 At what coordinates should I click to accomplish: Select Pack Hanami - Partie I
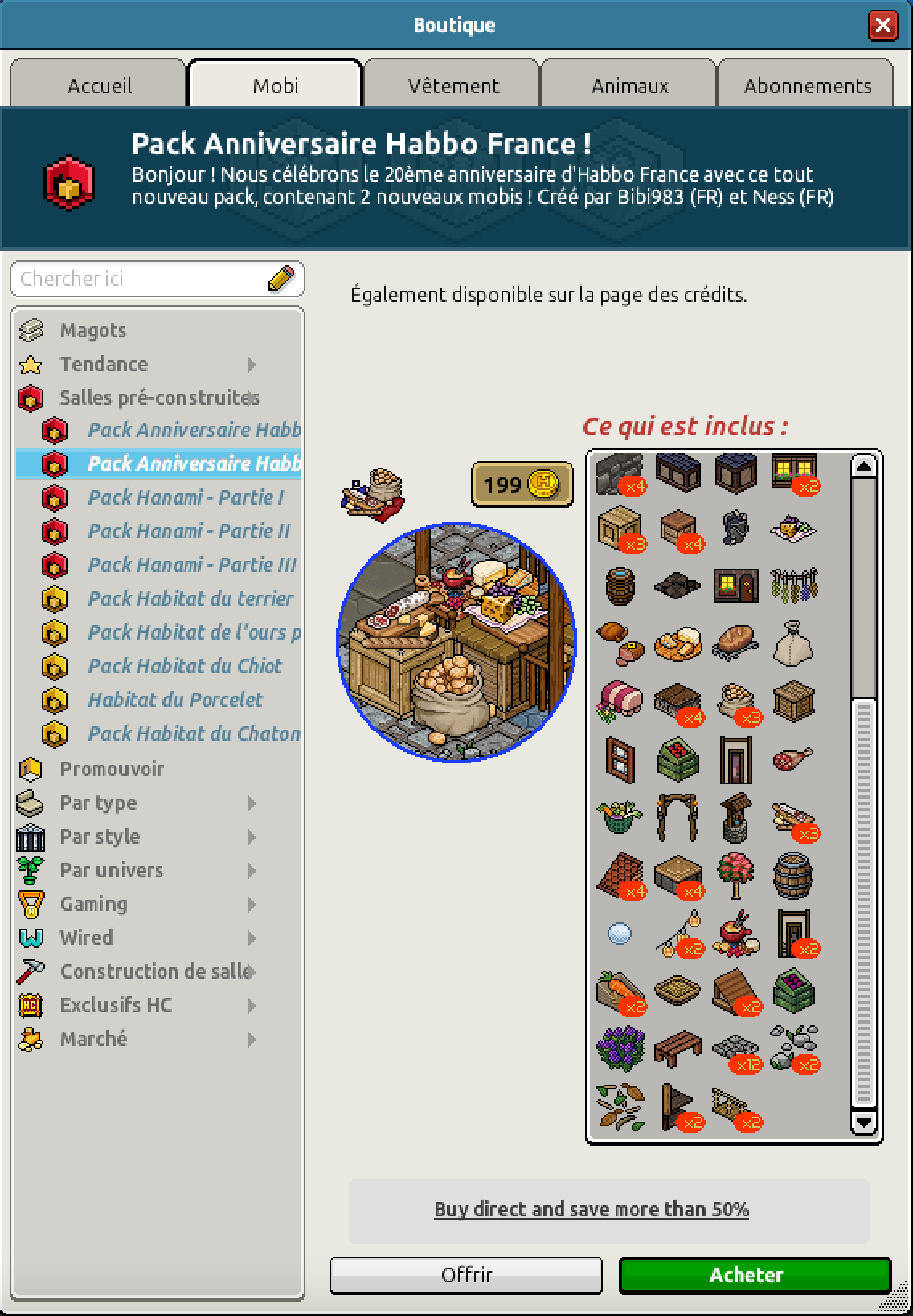tap(185, 497)
